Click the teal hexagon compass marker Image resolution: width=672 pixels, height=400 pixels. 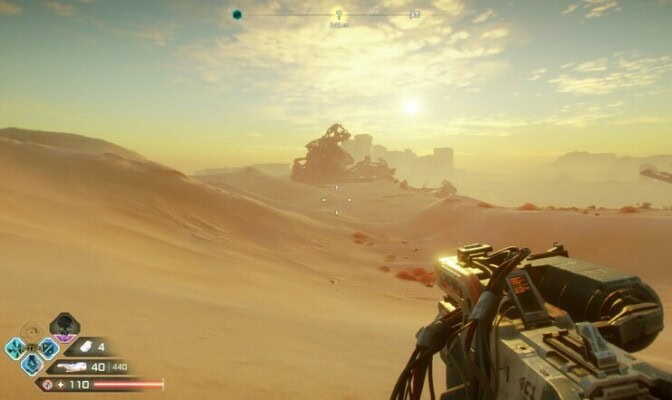237,14
